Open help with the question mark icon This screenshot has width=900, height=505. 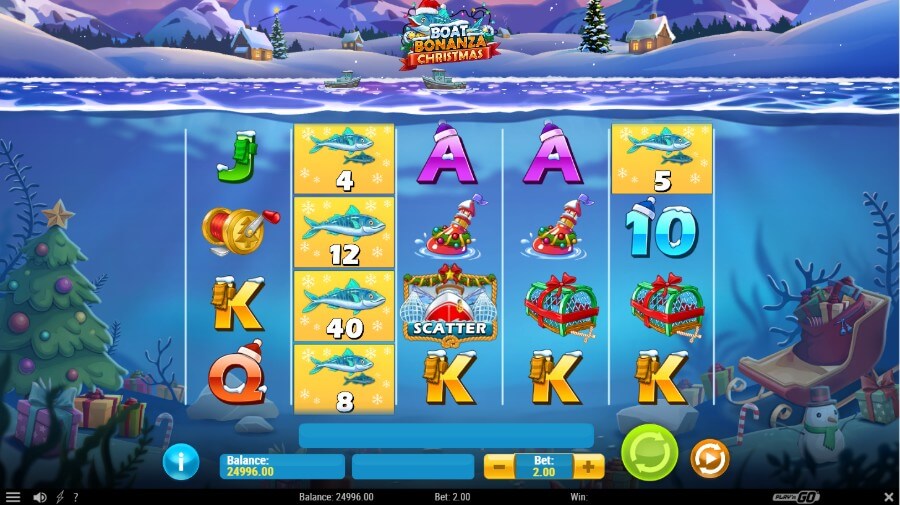point(76,497)
